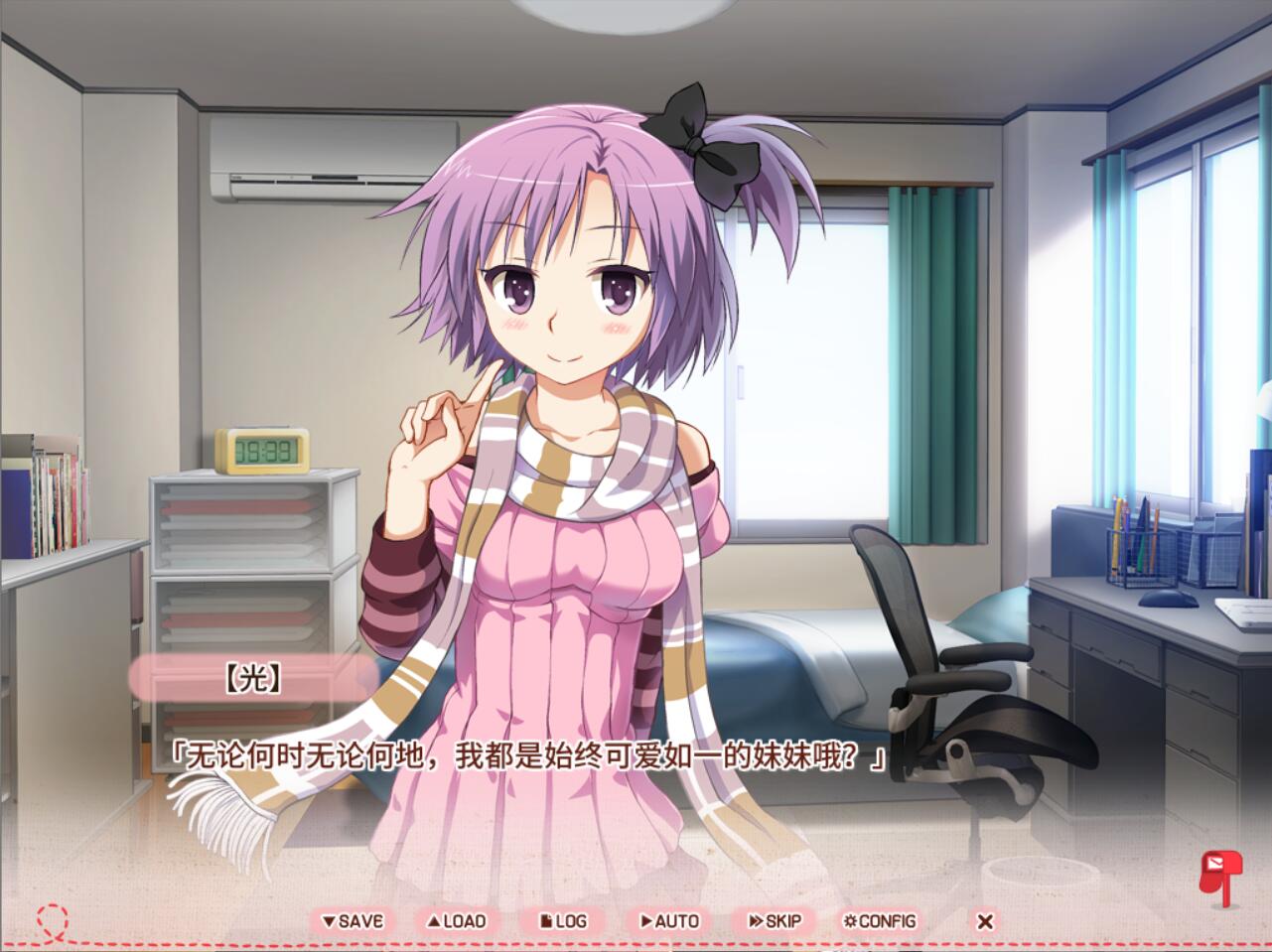Activate SKIP mode

775,921
